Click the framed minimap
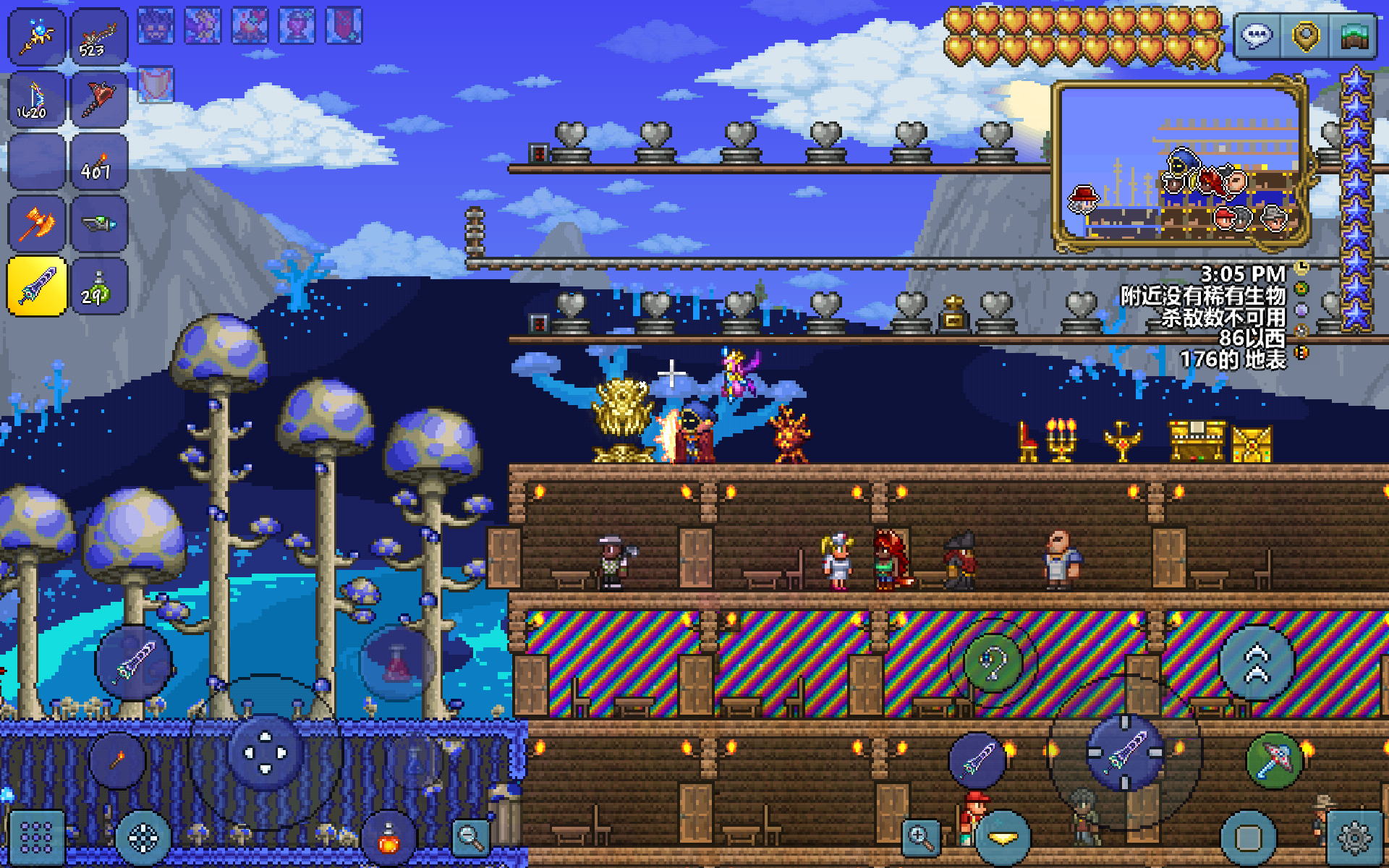Screen dimensions: 1389x868 (1179, 165)
